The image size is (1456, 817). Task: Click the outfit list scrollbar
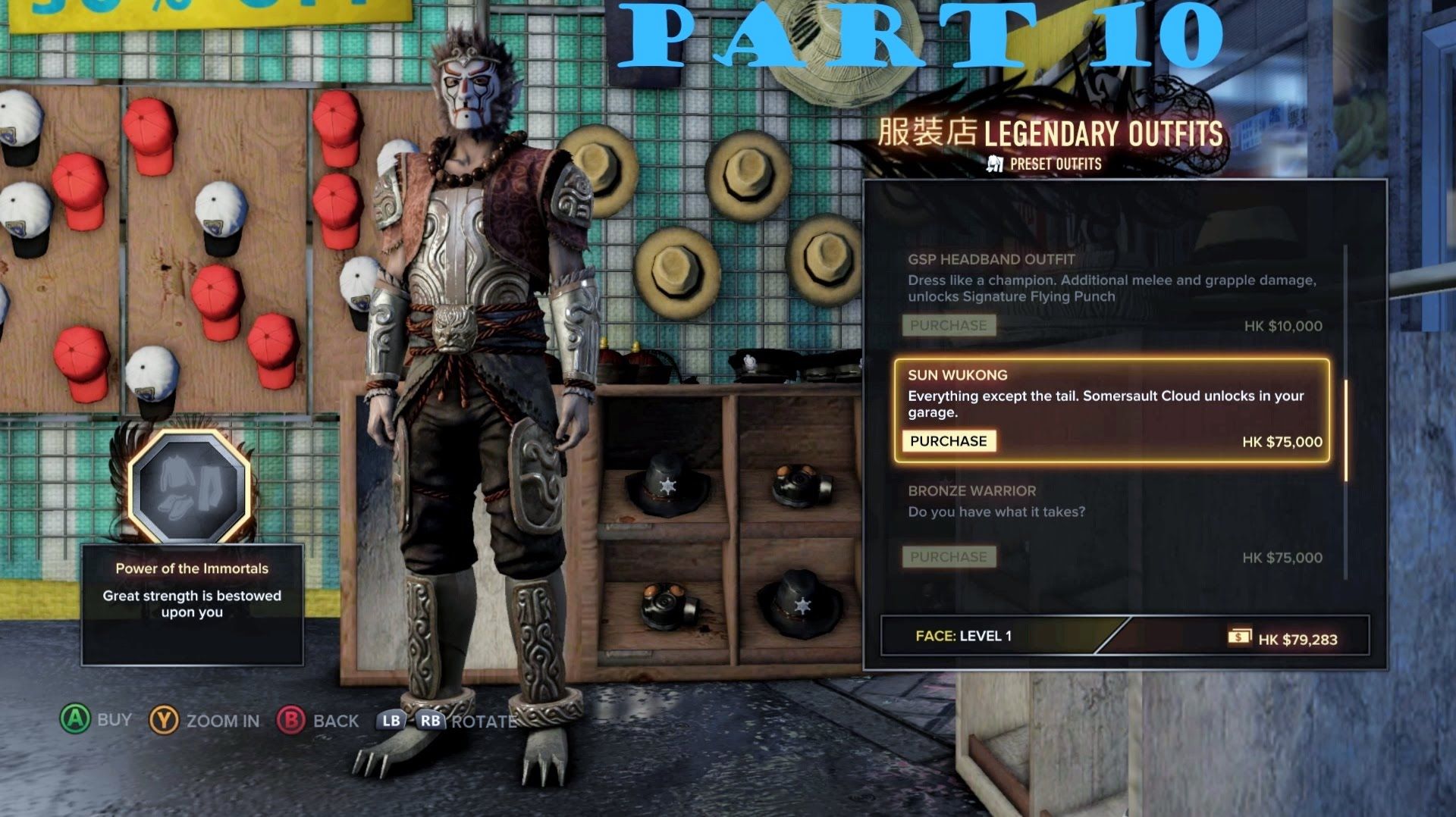[x=1346, y=430]
